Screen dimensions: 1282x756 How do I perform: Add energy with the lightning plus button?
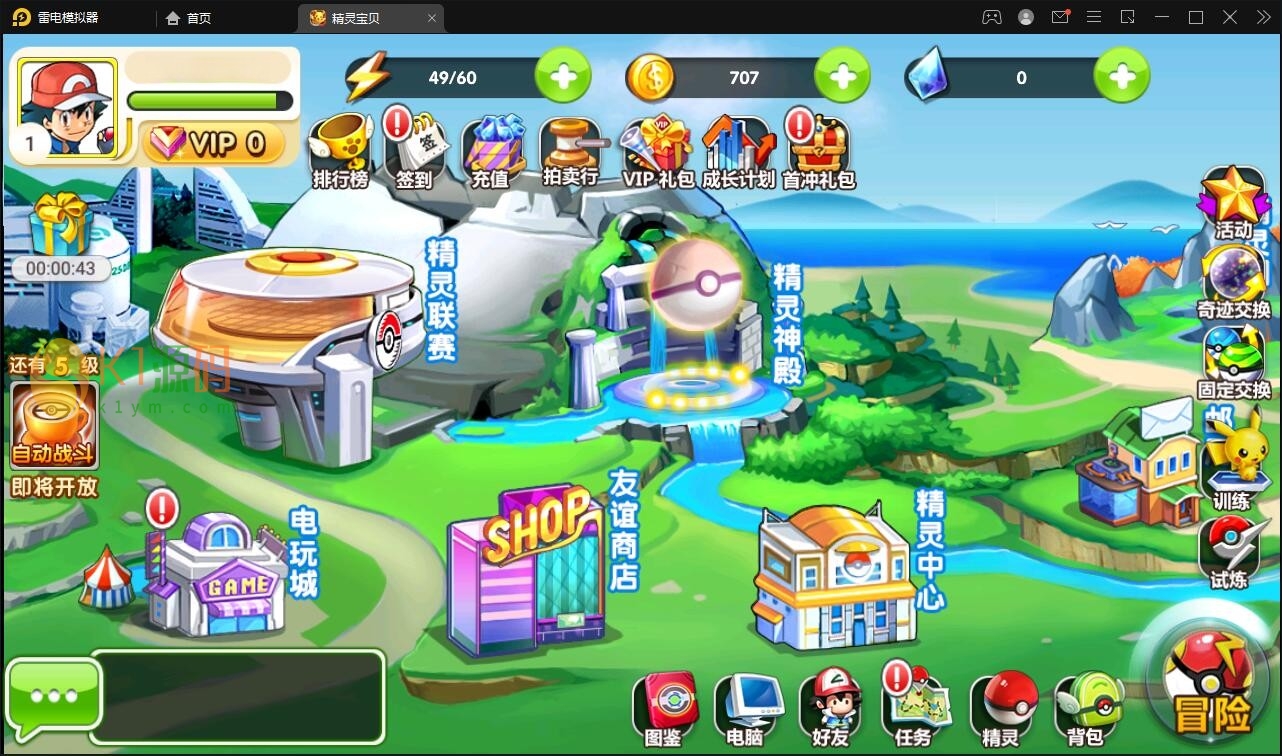563,77
